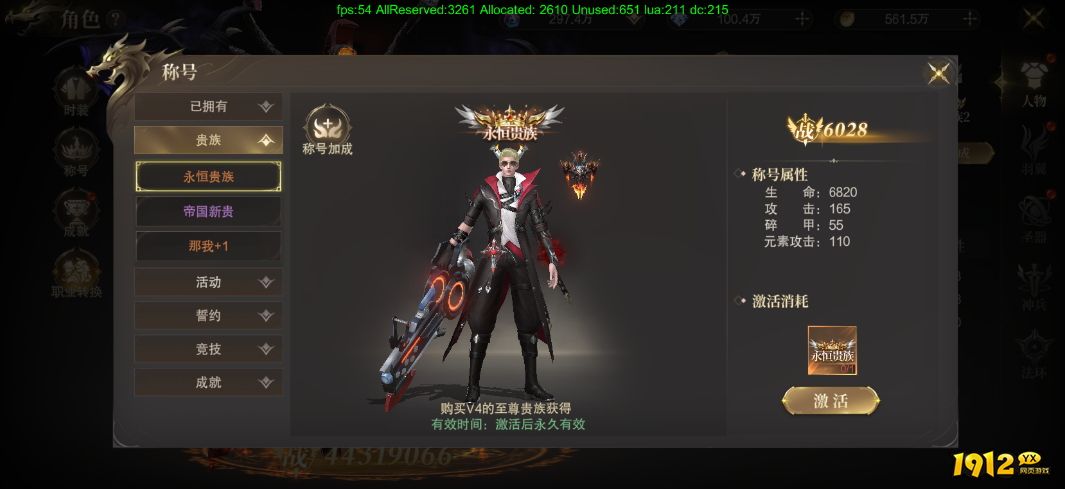The image size is (1065, 489).
Task: Close the 称号 title panel
Action: [938, 73]
